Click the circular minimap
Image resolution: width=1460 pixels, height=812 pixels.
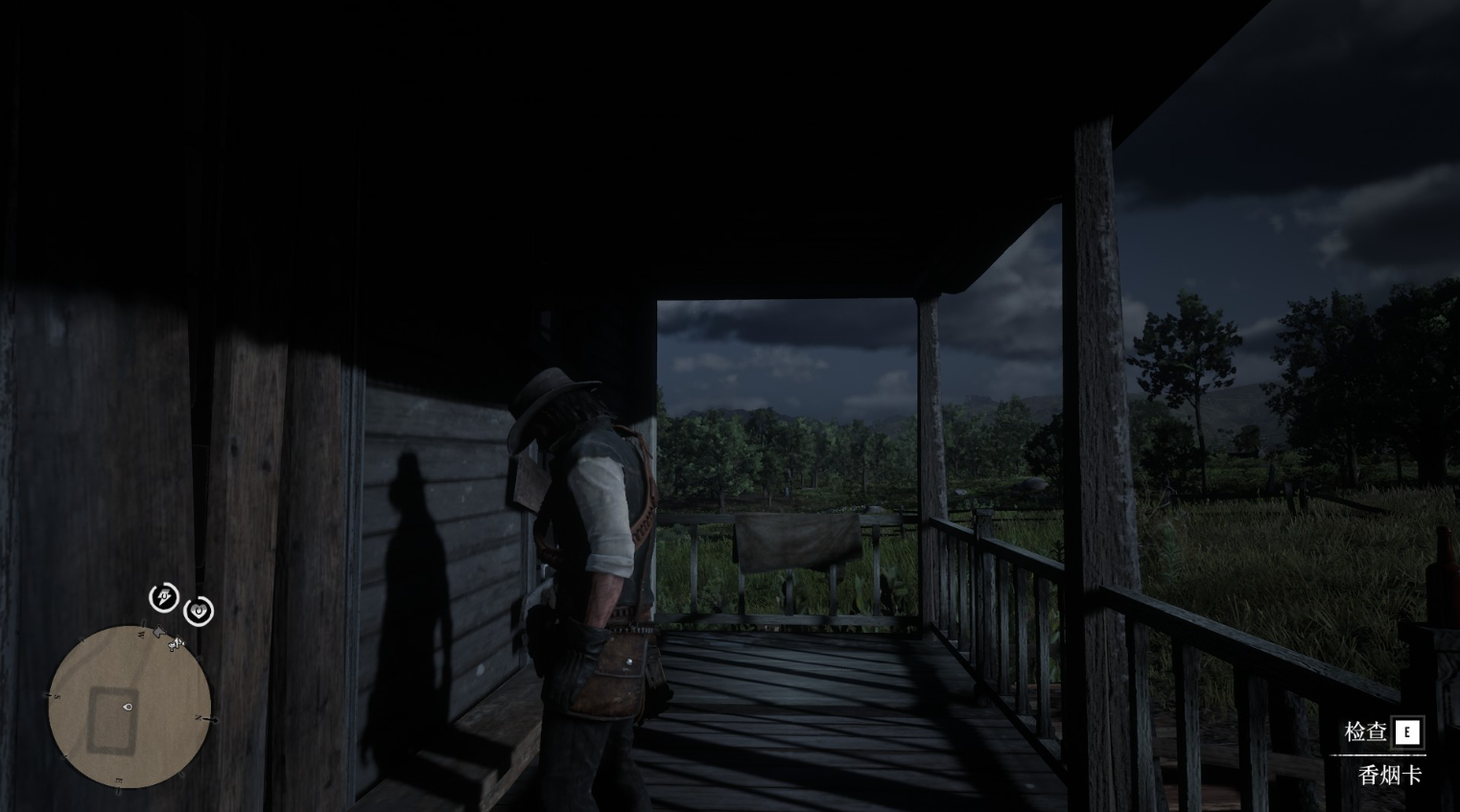130,707
